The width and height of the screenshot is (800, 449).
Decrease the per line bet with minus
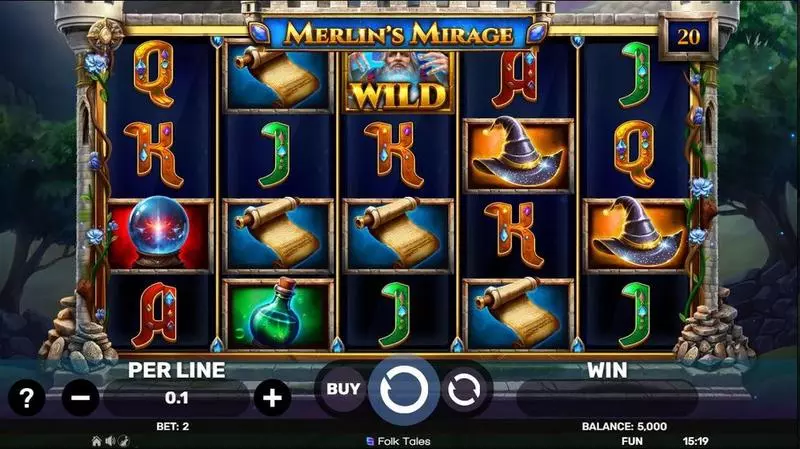[80, 398]
